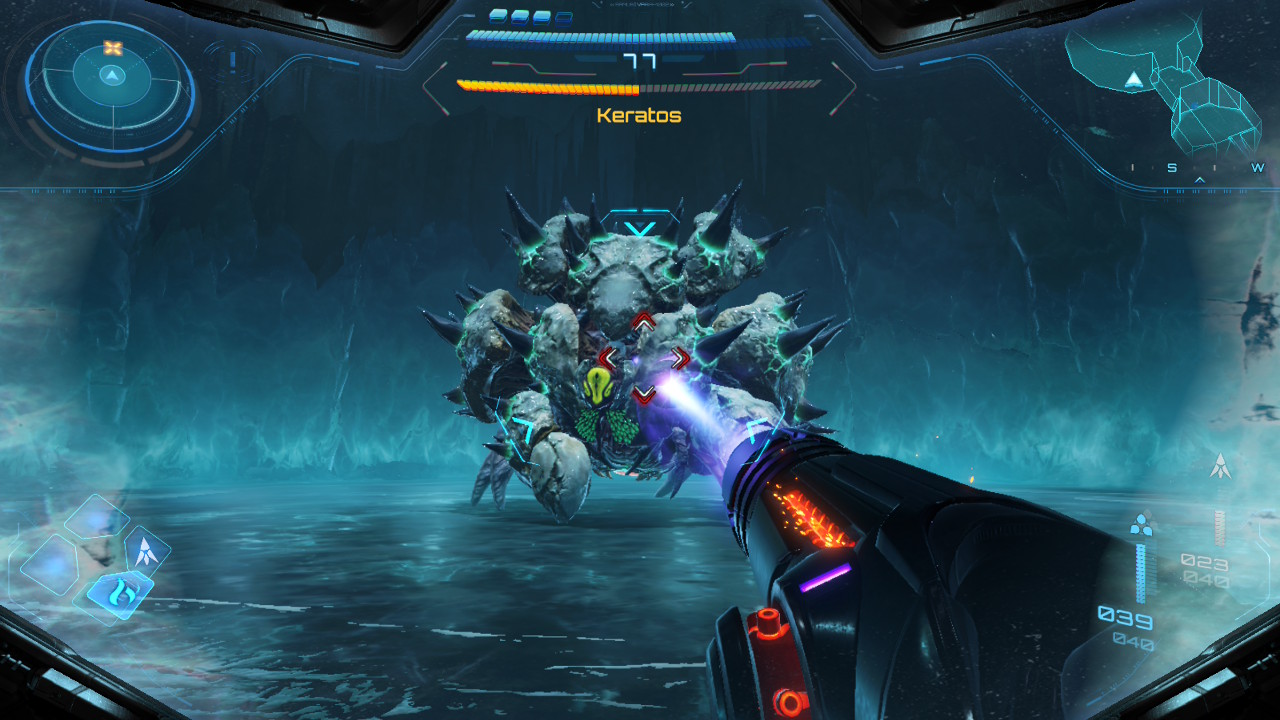The image size is (1280, 720).
Task: Select the missile arrow ability icon
Action: pyautogui.click(x=145, y=550)
